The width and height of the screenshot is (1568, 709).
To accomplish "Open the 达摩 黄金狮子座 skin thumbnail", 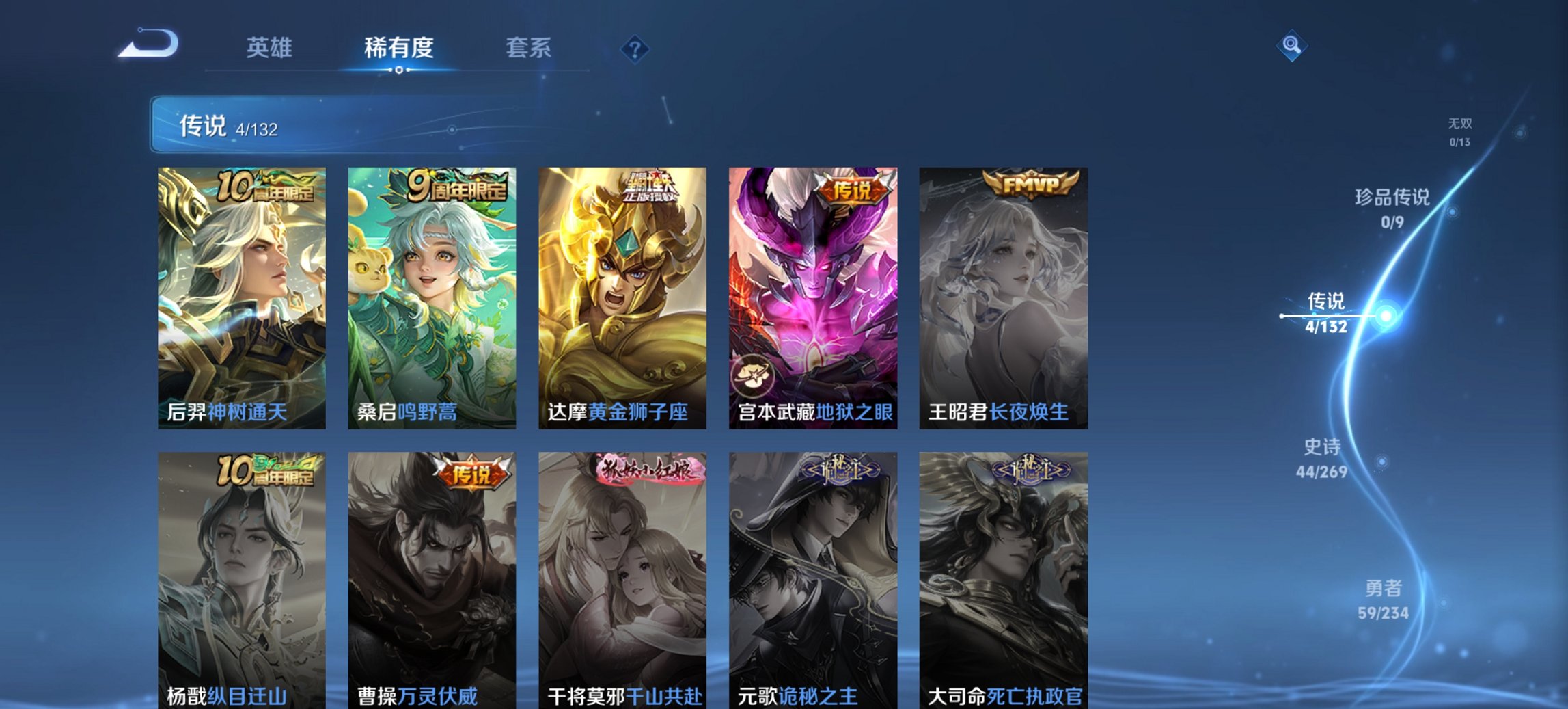I will [x=622, y=294].
